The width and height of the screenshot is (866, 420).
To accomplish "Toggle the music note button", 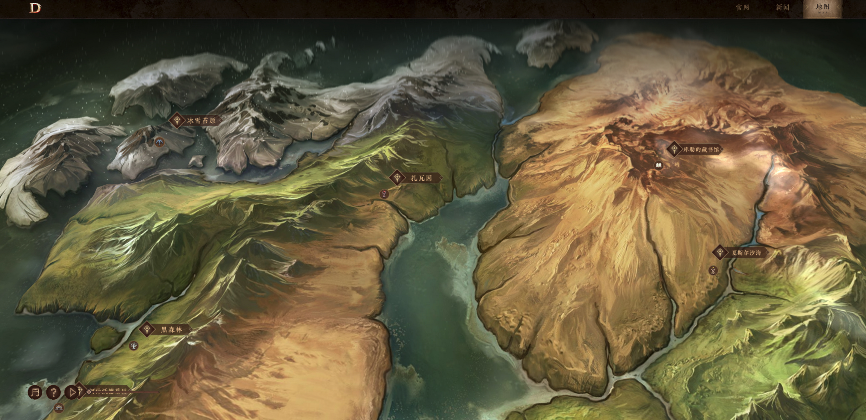I will click(36, 391).
